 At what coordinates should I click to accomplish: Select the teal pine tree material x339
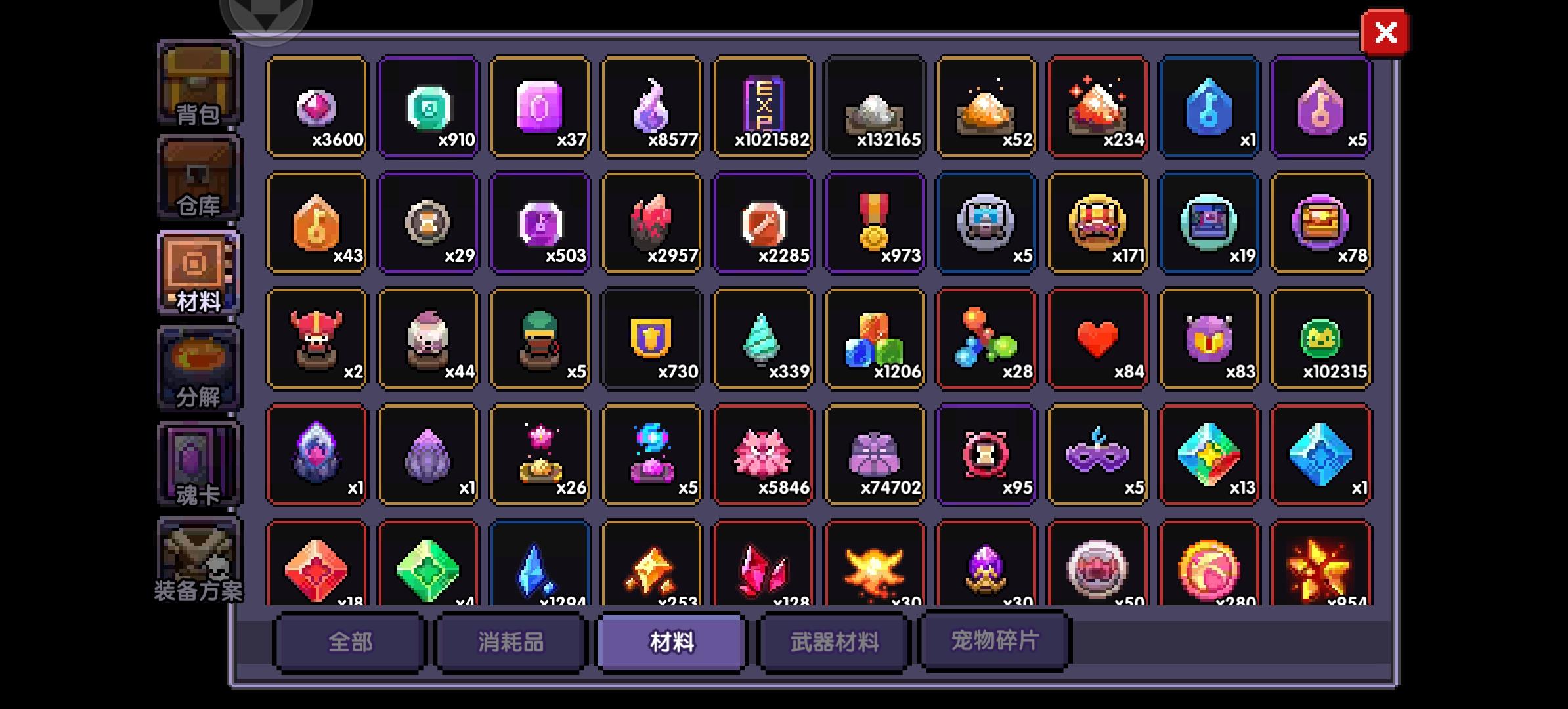click(763, 338)
